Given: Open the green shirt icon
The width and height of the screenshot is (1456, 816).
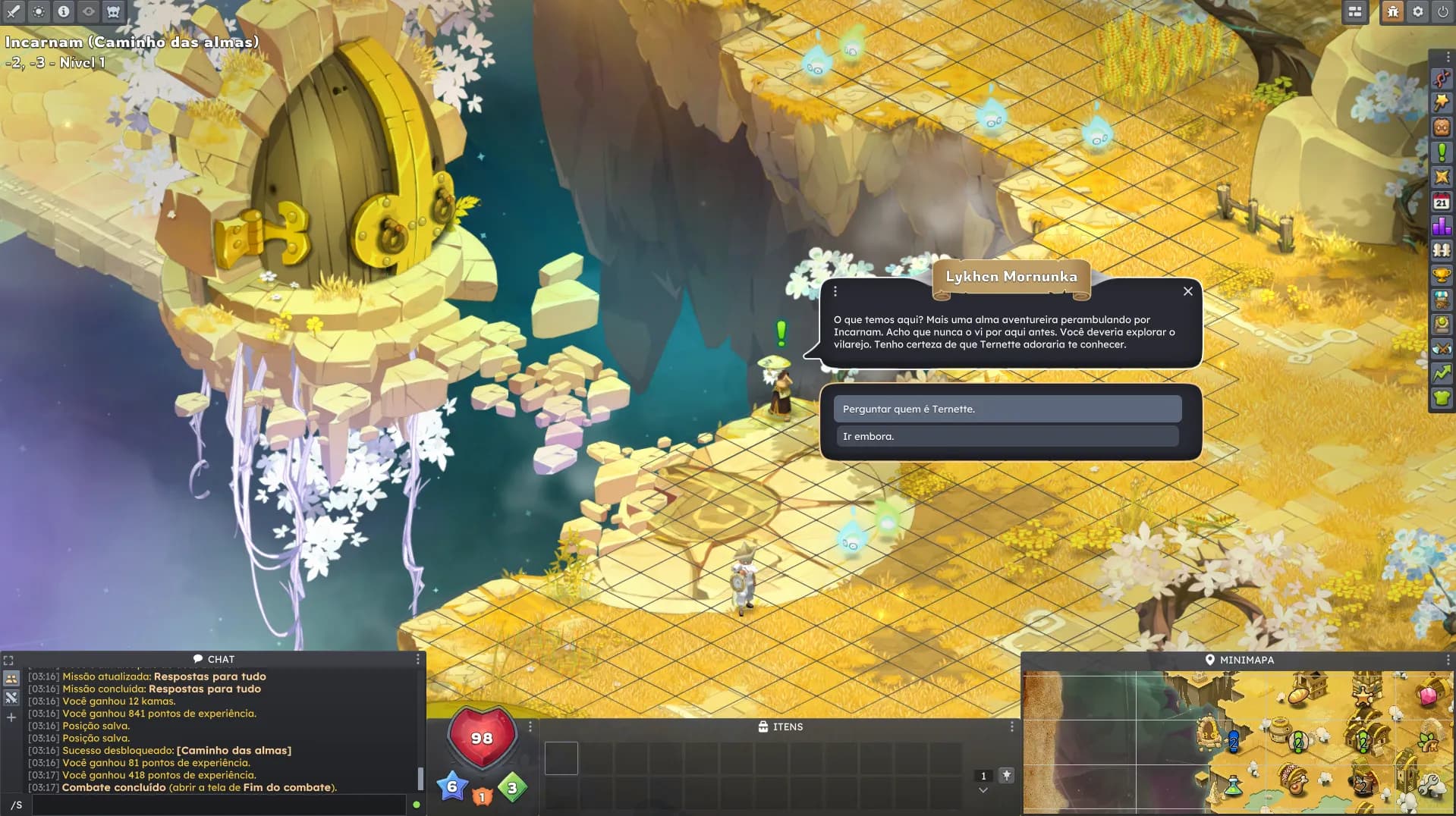Looking at the screenshot, I should pos(1442,397).
